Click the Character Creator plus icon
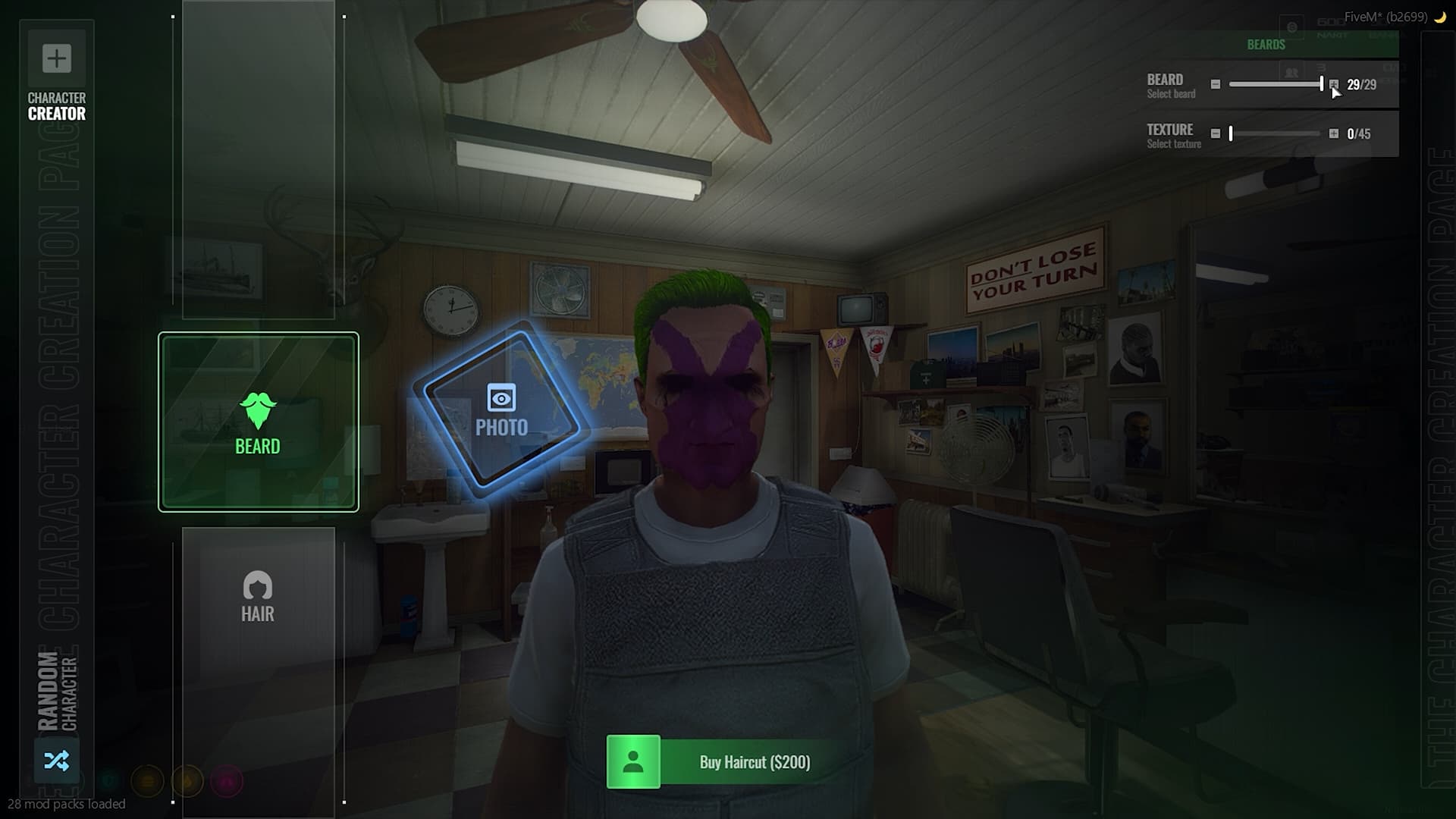1456x819 pixels. pyautogui.click(x=57, y=58)
